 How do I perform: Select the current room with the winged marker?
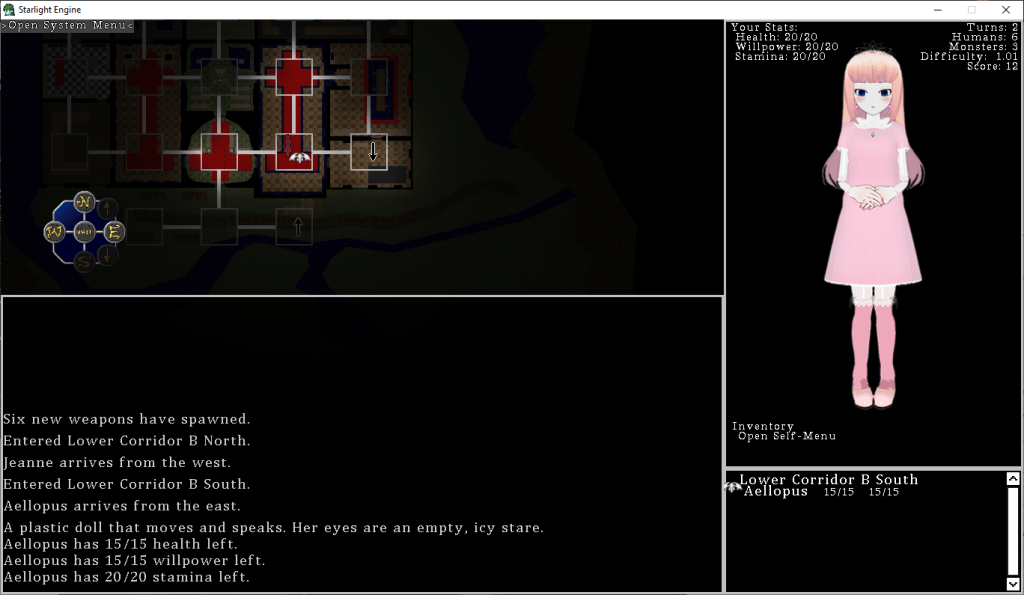coord(294,152)
